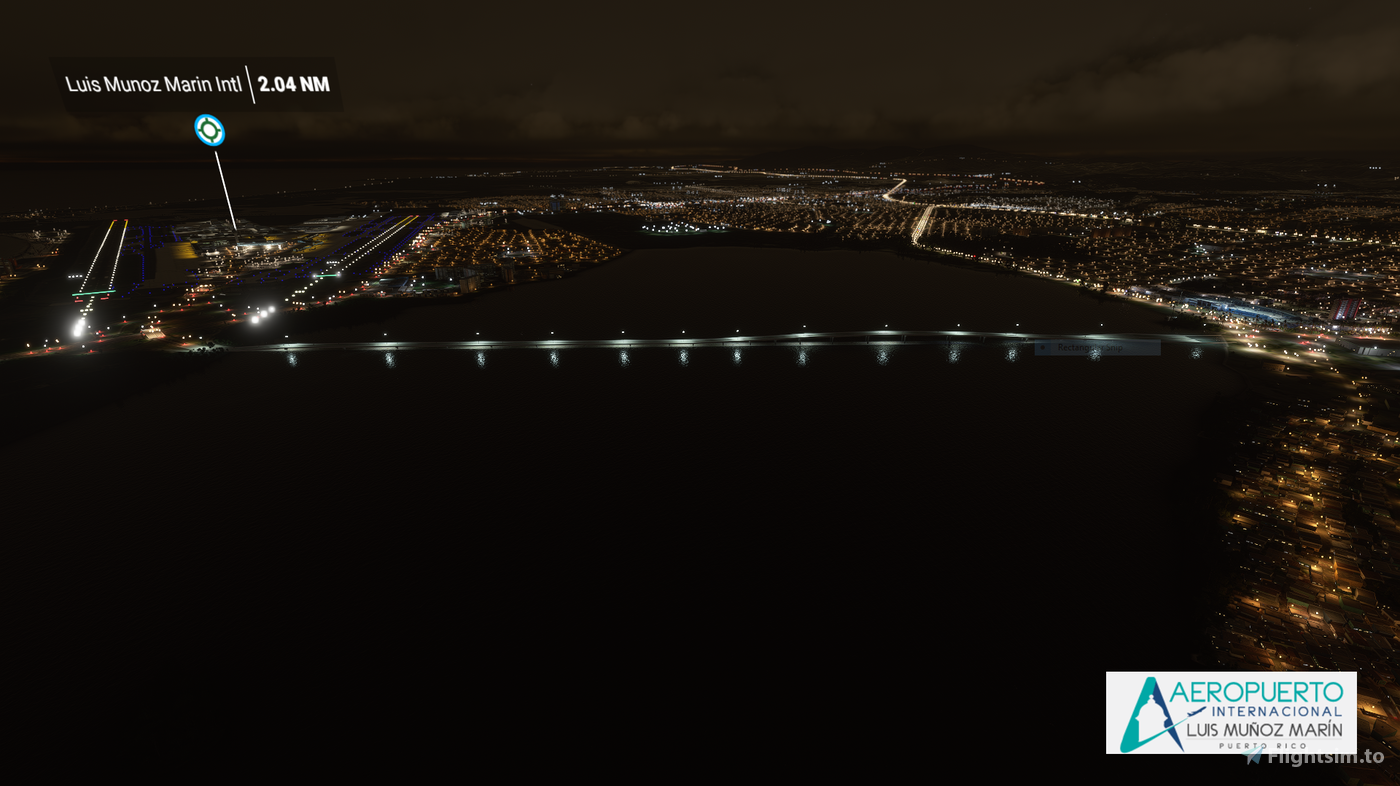Click the Puerto Rico label in the logo
The width and height of the screenshot is (1400, 786).
tap(1262, 745)
